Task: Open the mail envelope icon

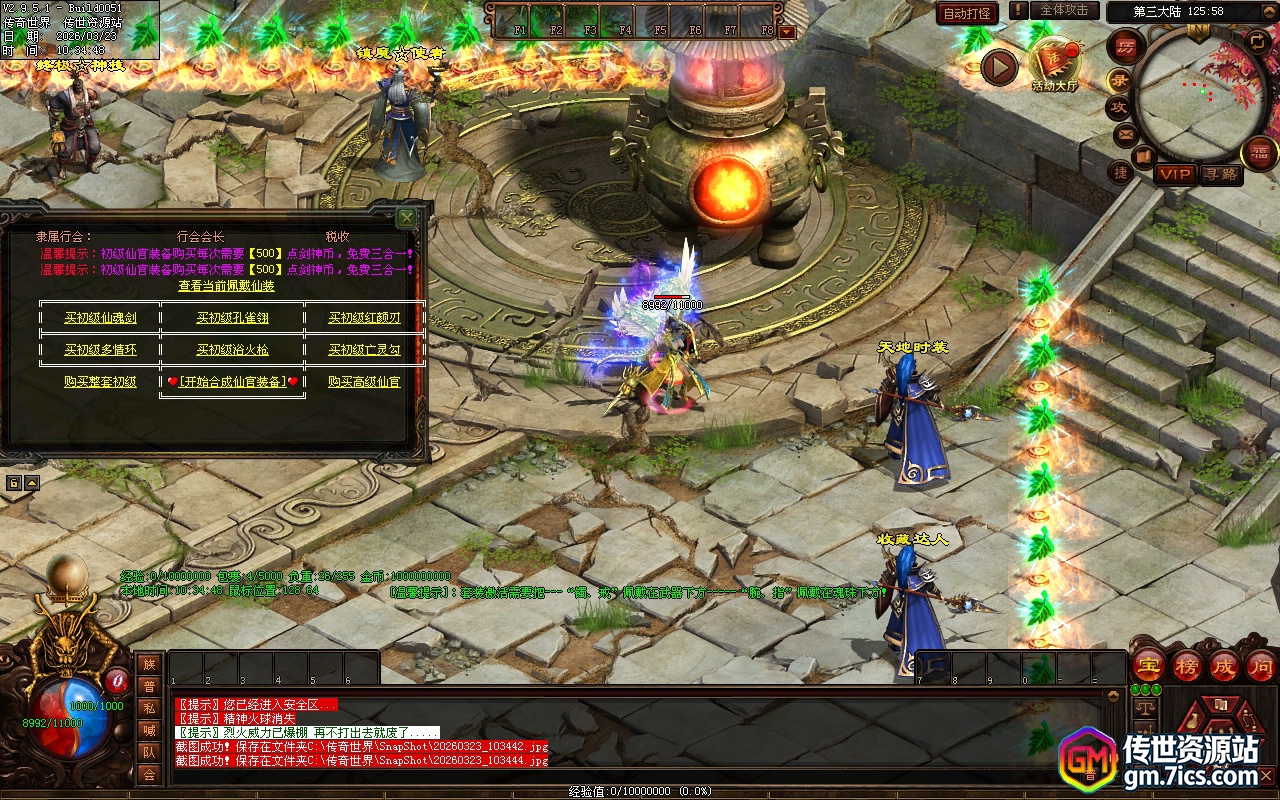Action: pyautogui.click(x=1125, y=133)
